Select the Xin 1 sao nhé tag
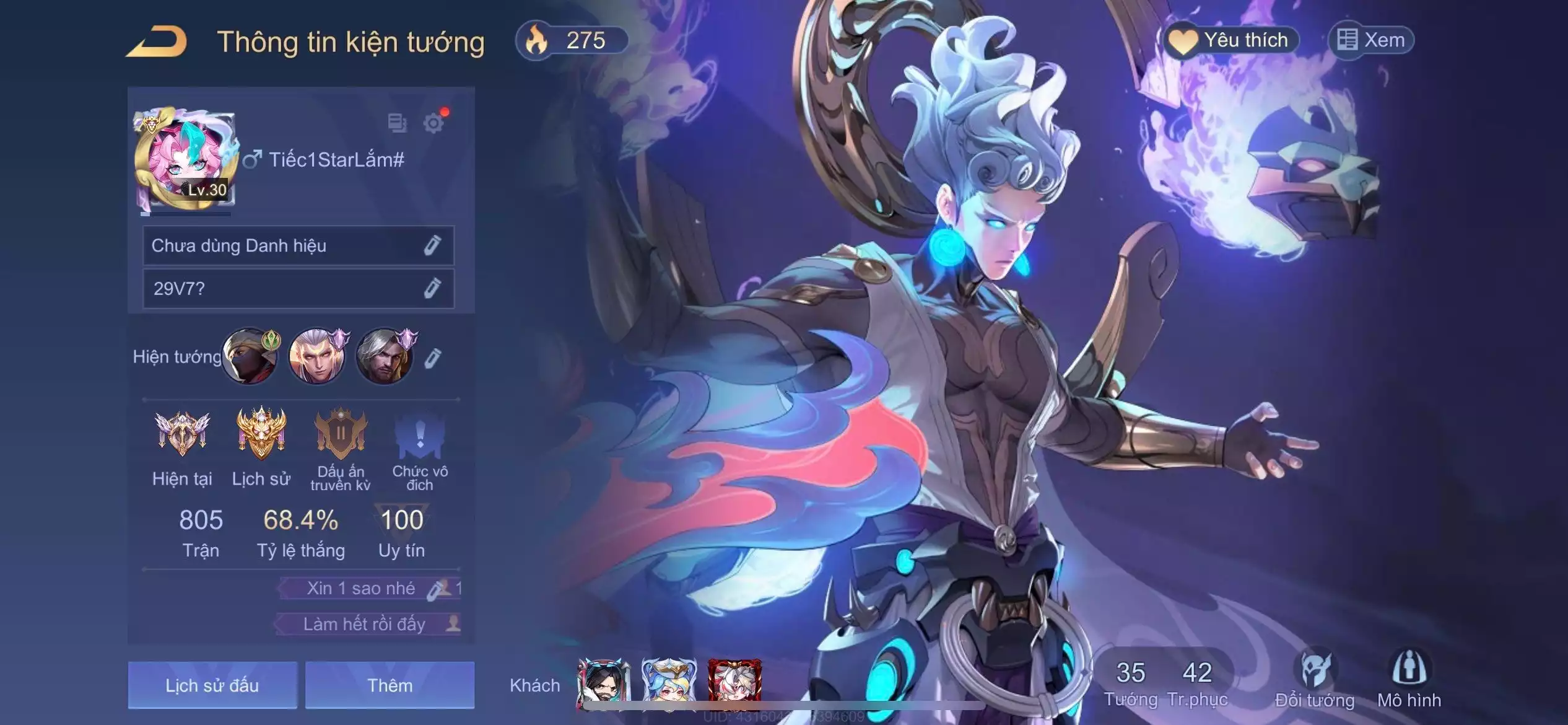1568x725 pixels. pyautogui.click(x=361, y=588)
